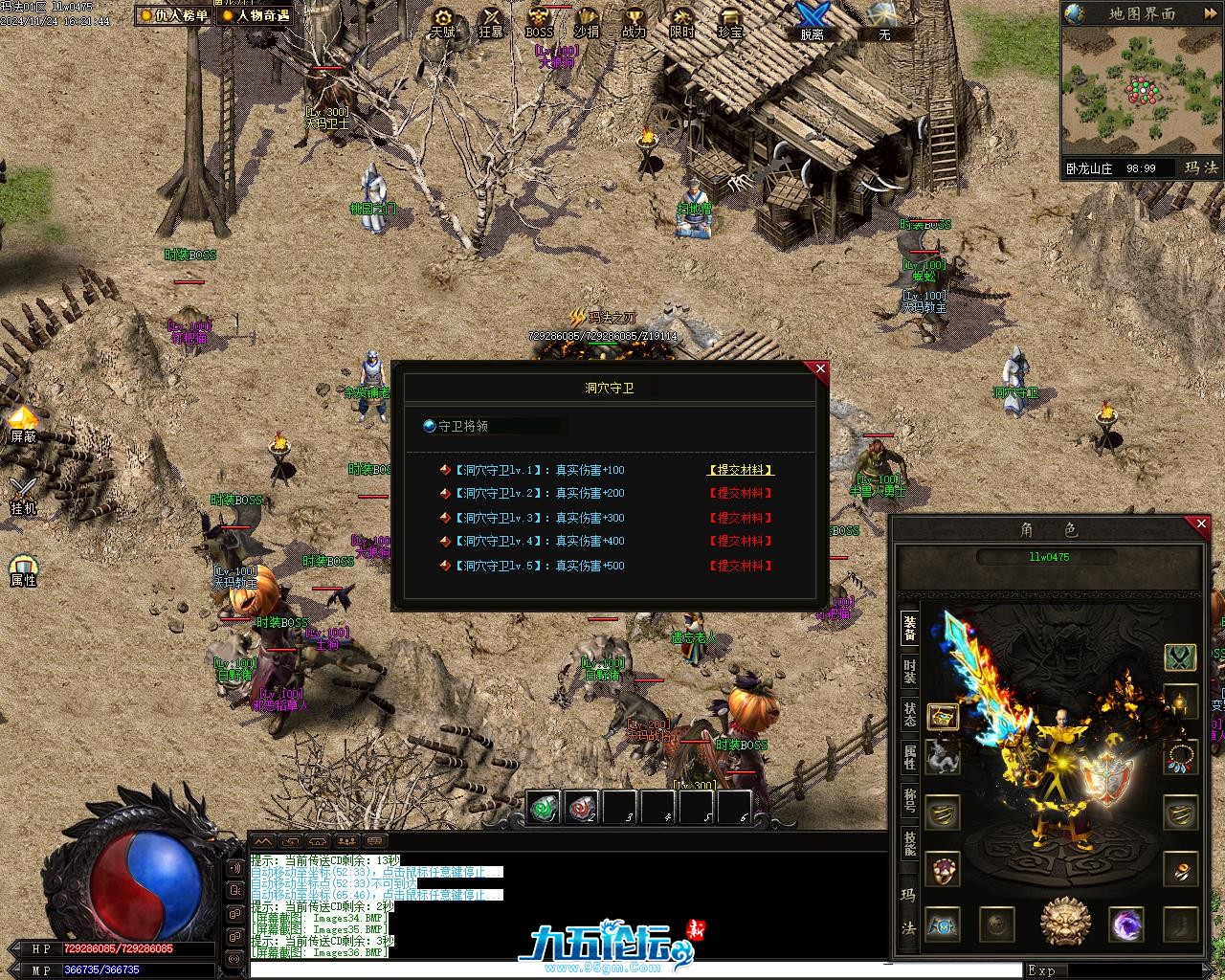Open the BOSS menu icon
1225x980 pixels.
pos(539,21)
